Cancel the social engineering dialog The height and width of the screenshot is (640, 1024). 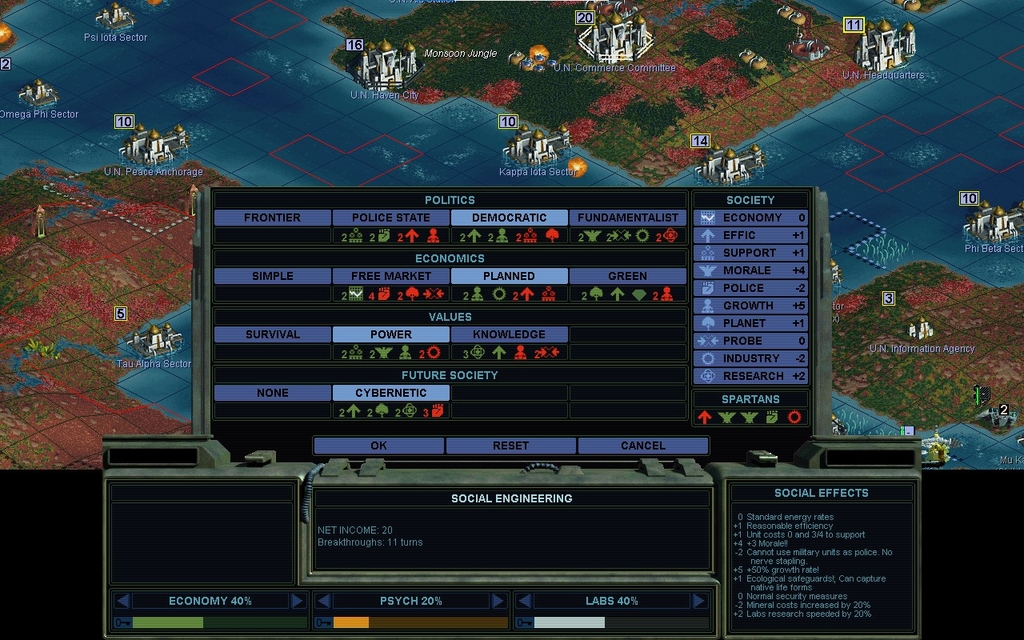(642, 446)
